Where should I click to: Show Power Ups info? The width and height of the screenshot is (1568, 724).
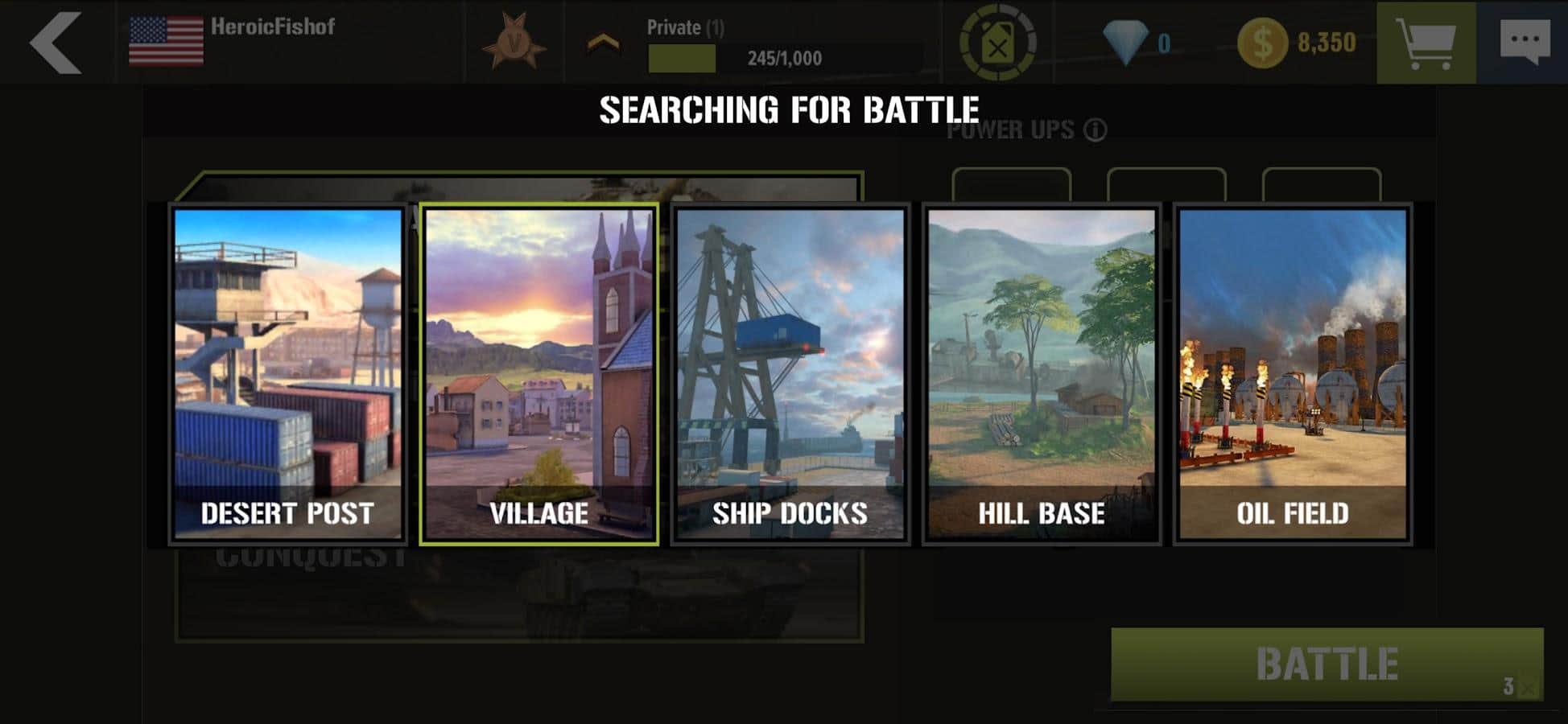point(1096,130)
